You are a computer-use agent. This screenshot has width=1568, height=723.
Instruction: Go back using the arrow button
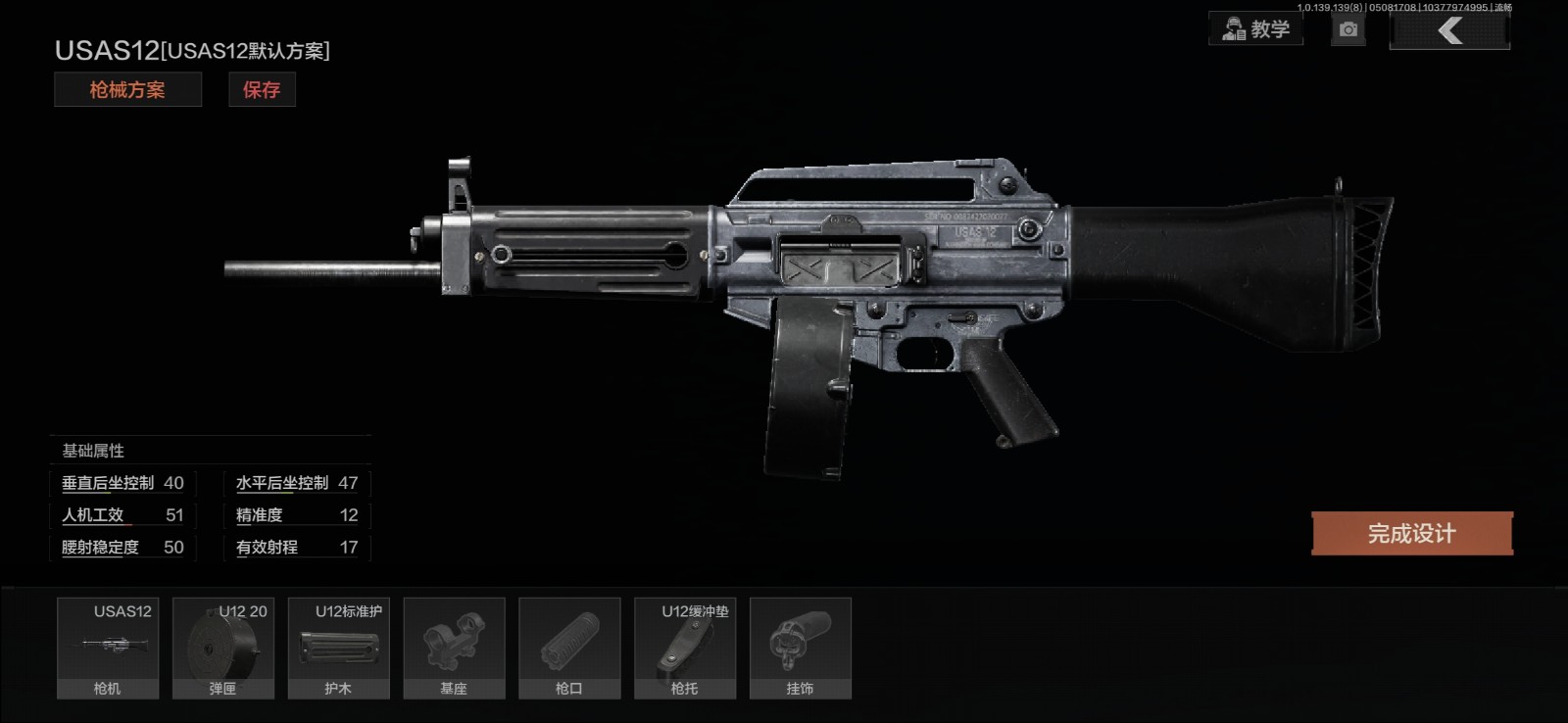click(1449, 30)
